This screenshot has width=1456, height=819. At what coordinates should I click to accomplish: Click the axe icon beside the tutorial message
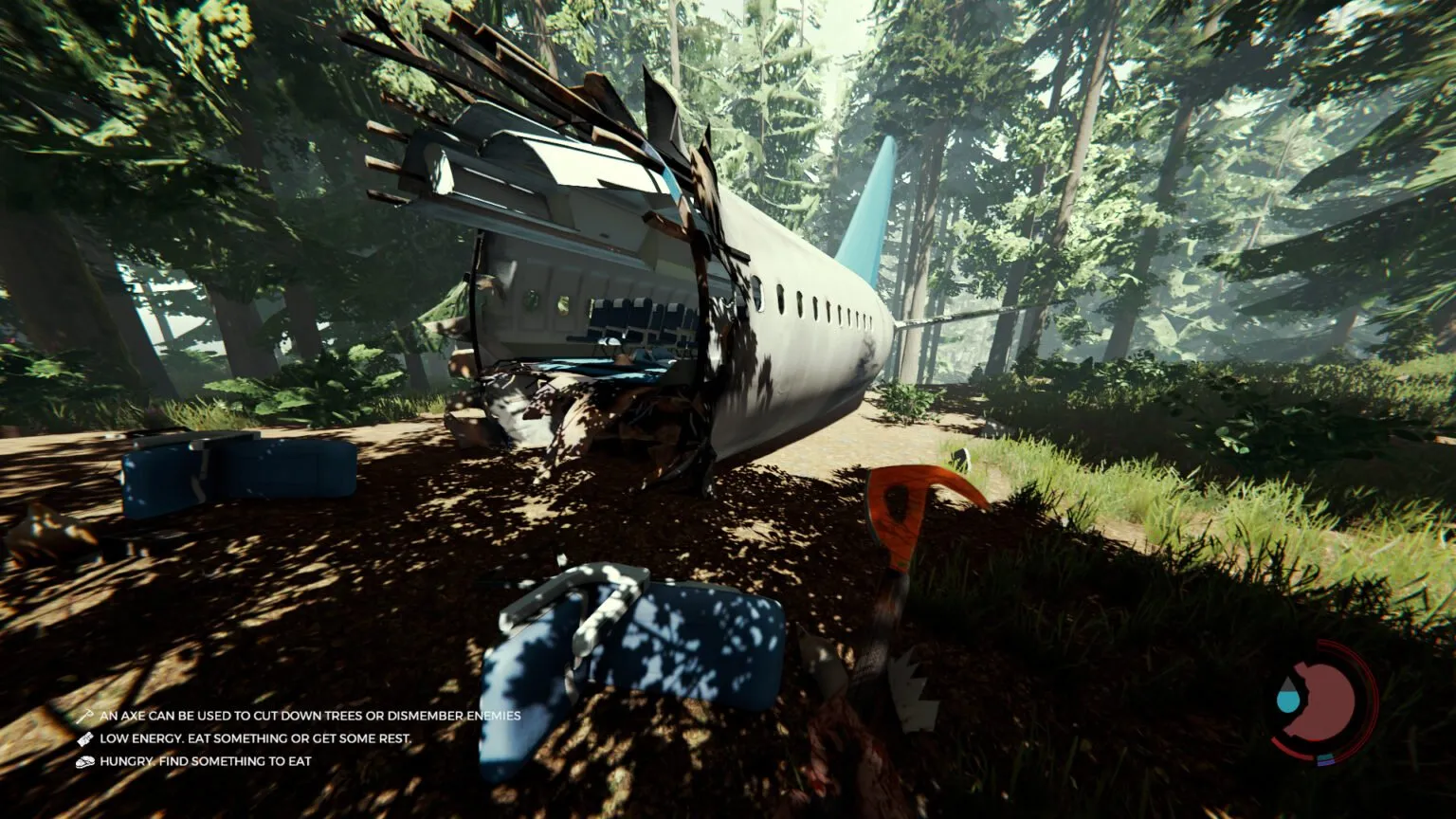85,717
